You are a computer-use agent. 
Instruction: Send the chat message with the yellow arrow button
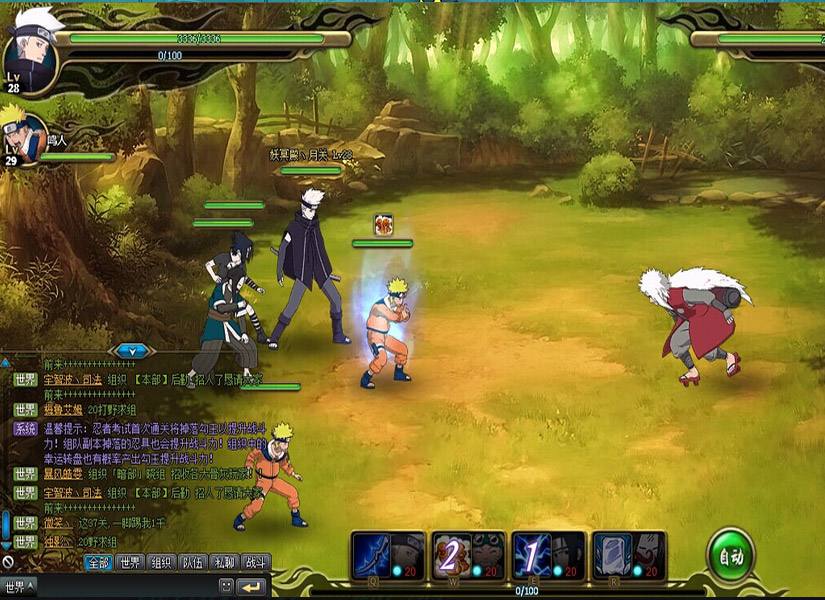coord(251,586)
